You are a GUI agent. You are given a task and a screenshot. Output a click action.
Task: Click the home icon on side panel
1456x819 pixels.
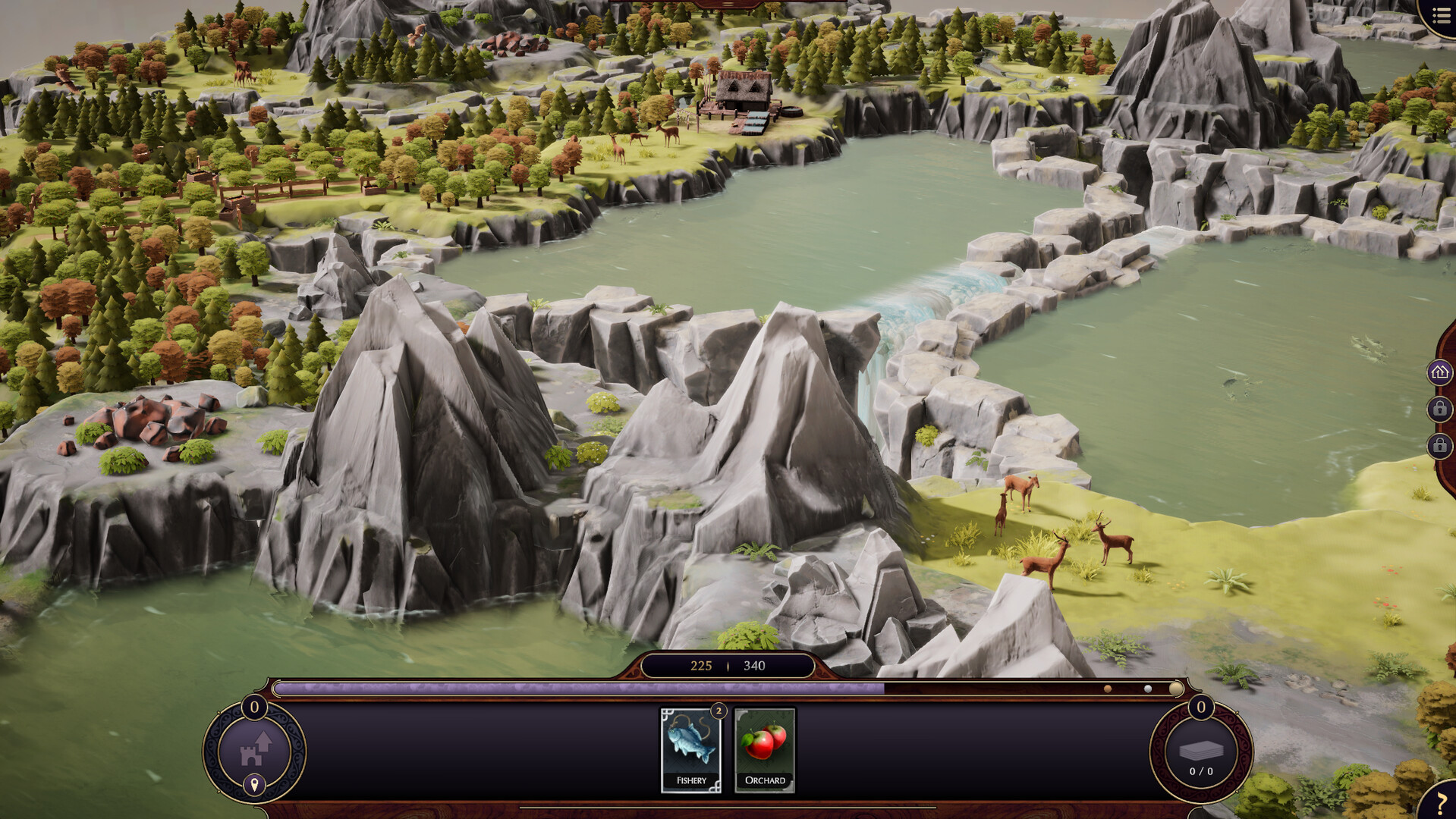pos(1439,372)
